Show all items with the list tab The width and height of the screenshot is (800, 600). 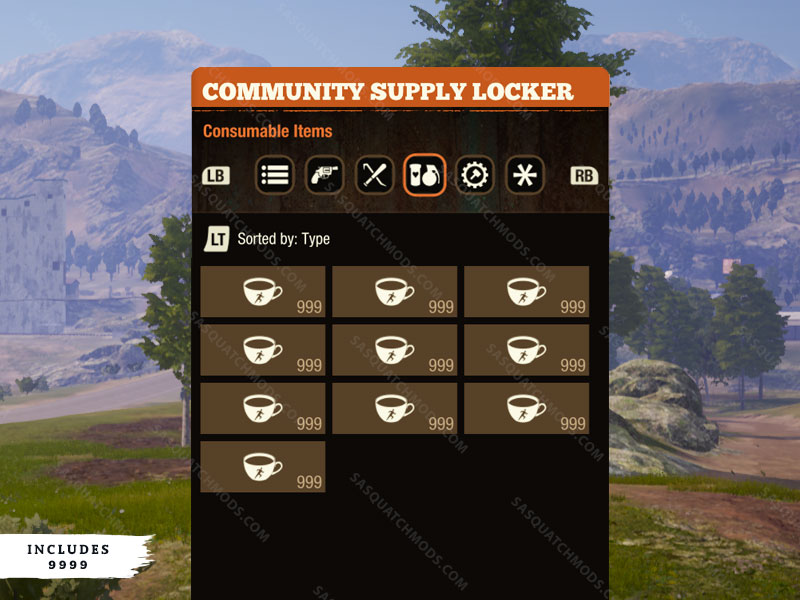point(275,175)
